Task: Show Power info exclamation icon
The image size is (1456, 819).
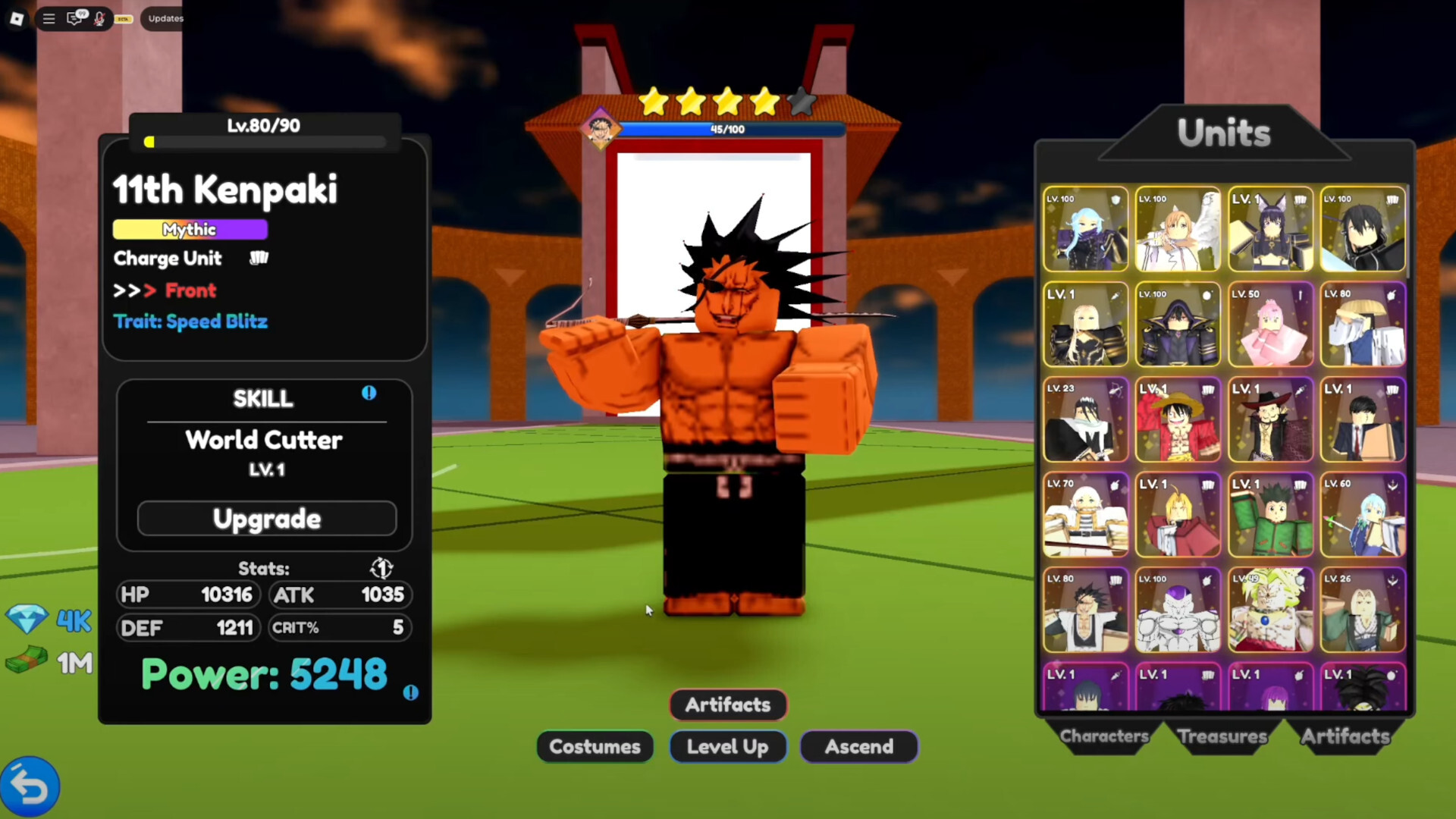Action: (410, 692)
